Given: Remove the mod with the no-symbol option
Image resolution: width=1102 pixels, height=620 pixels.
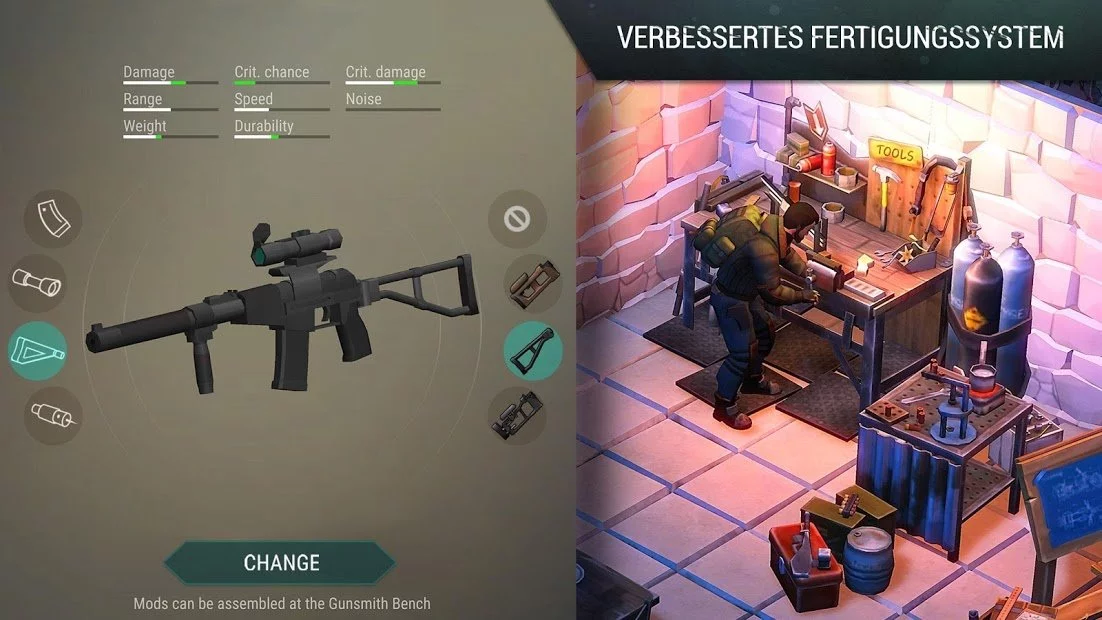Looking at the screenshot, I should click(517, 219).
